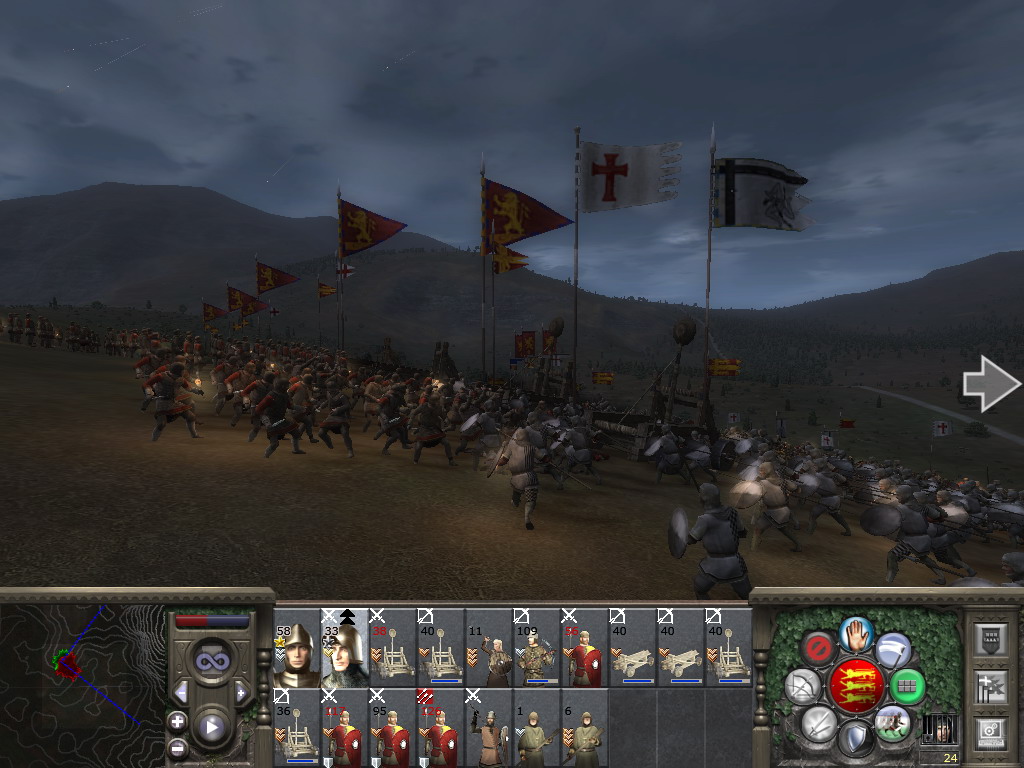Choose the archer unit card showing 109
The image size is (1024, 768).
(x=537, y=647)
